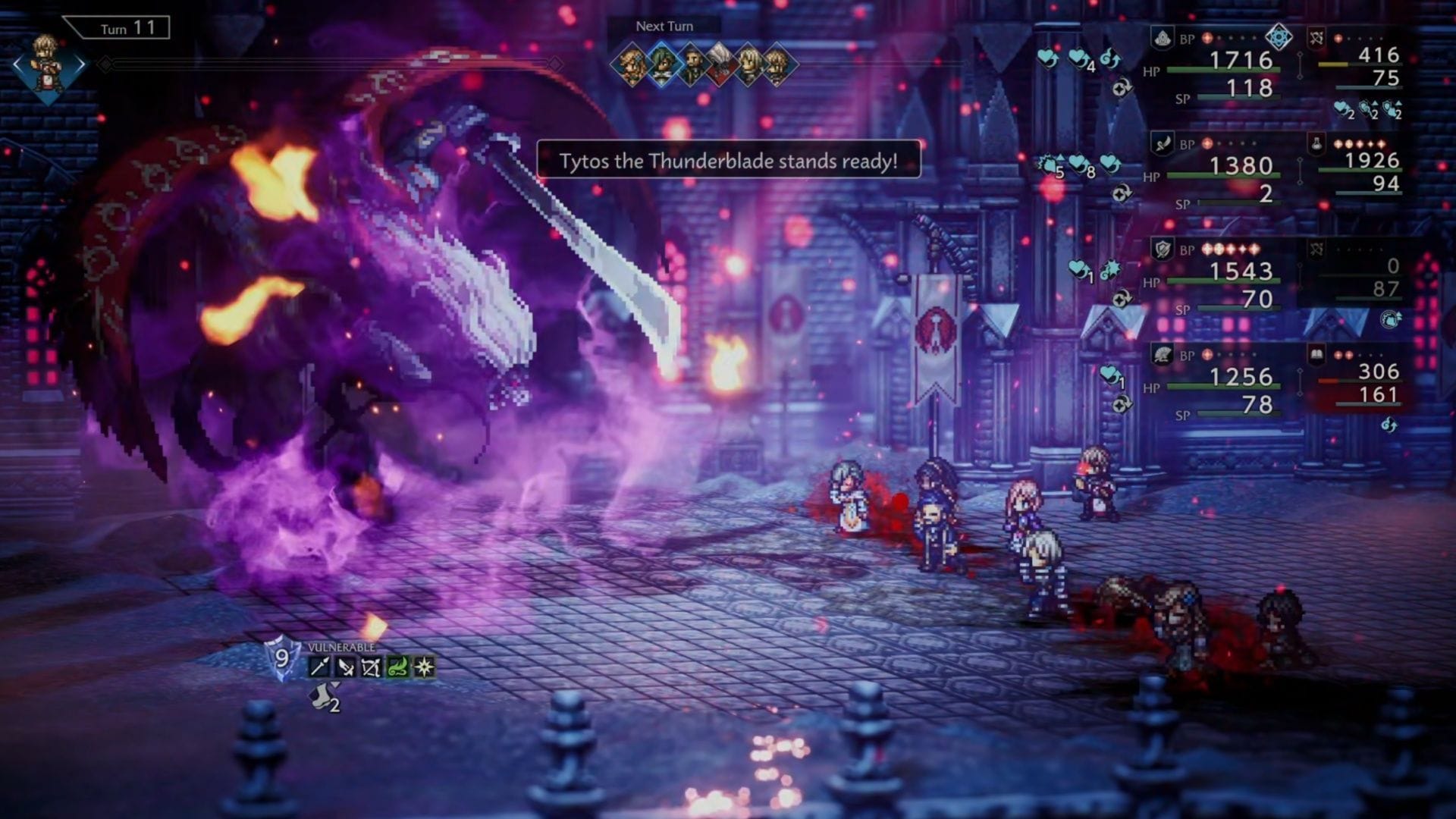
Task: Expand enemy info with the right arrow beside boss portrait
Action: pos(80,64)
